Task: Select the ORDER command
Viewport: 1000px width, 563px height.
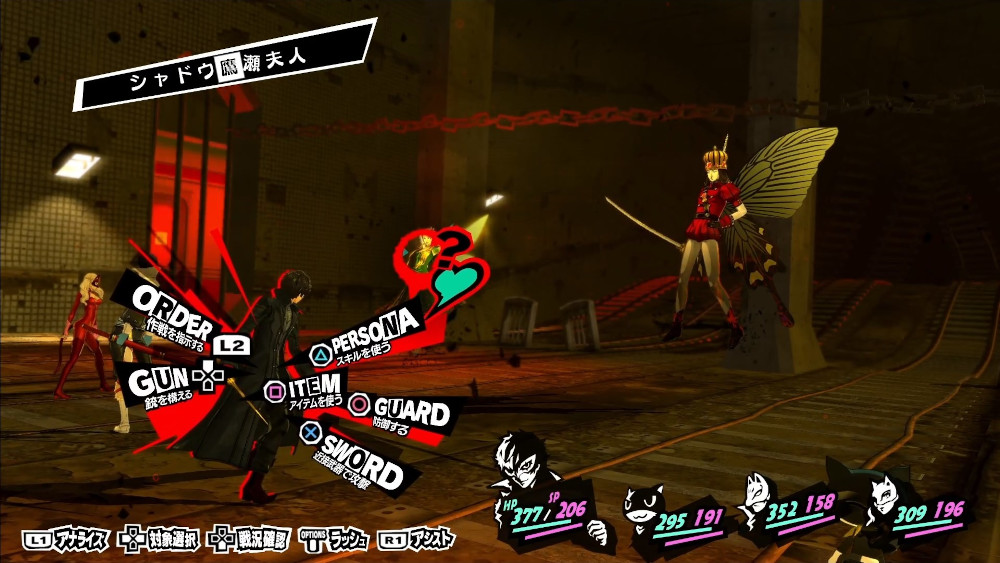Action: (172, 312)
